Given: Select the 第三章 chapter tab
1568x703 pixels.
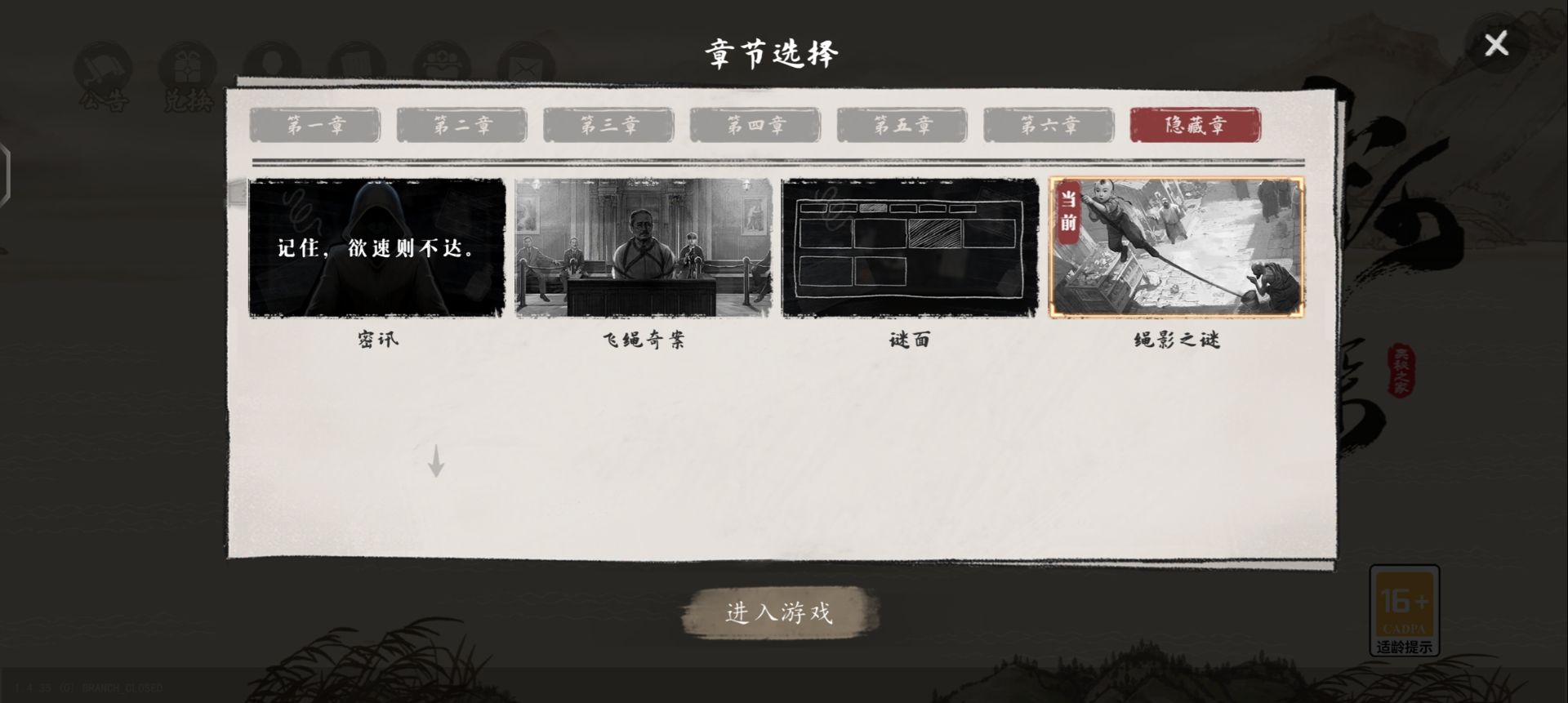Looking at the screenshot, I should [x=608, y=125].
